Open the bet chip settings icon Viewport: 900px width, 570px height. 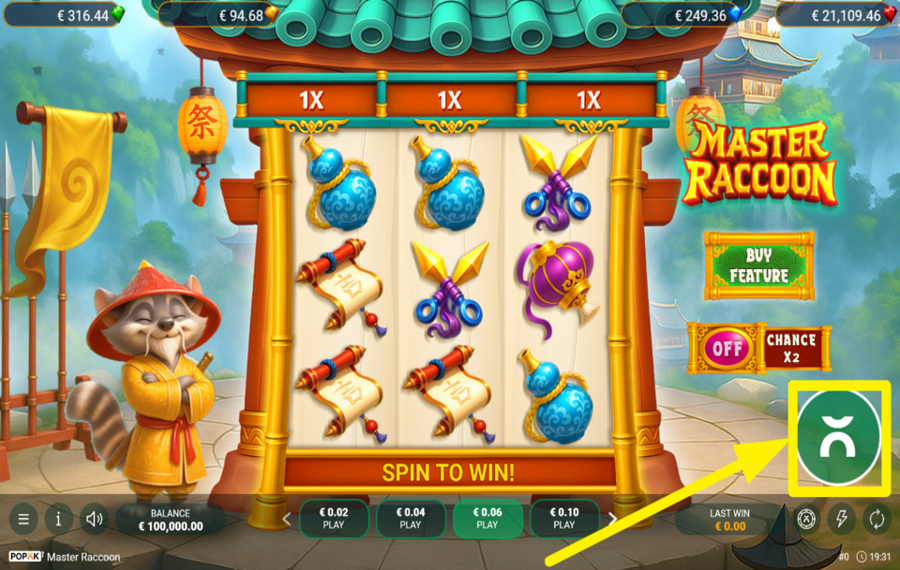point(806,519)
